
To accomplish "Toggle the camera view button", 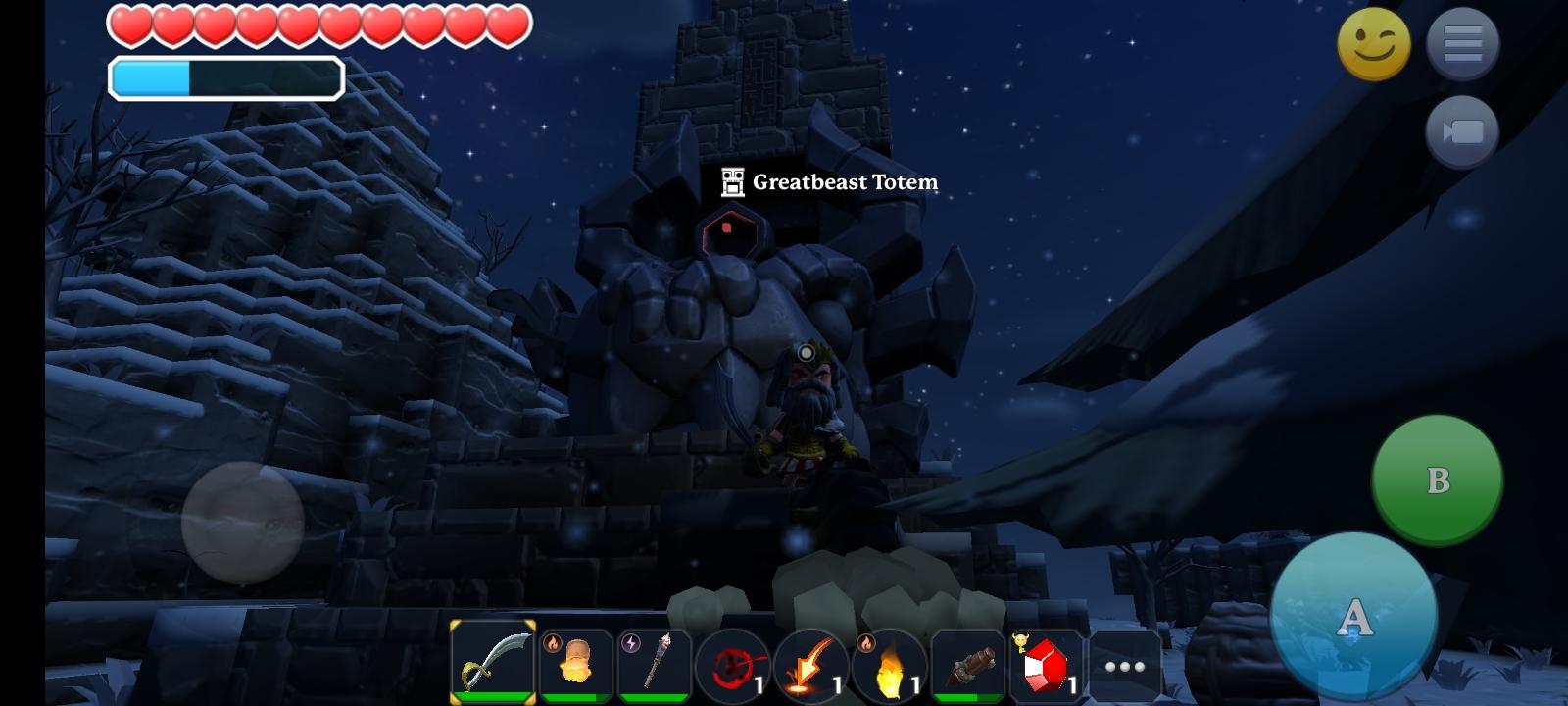I will 1462,131.
